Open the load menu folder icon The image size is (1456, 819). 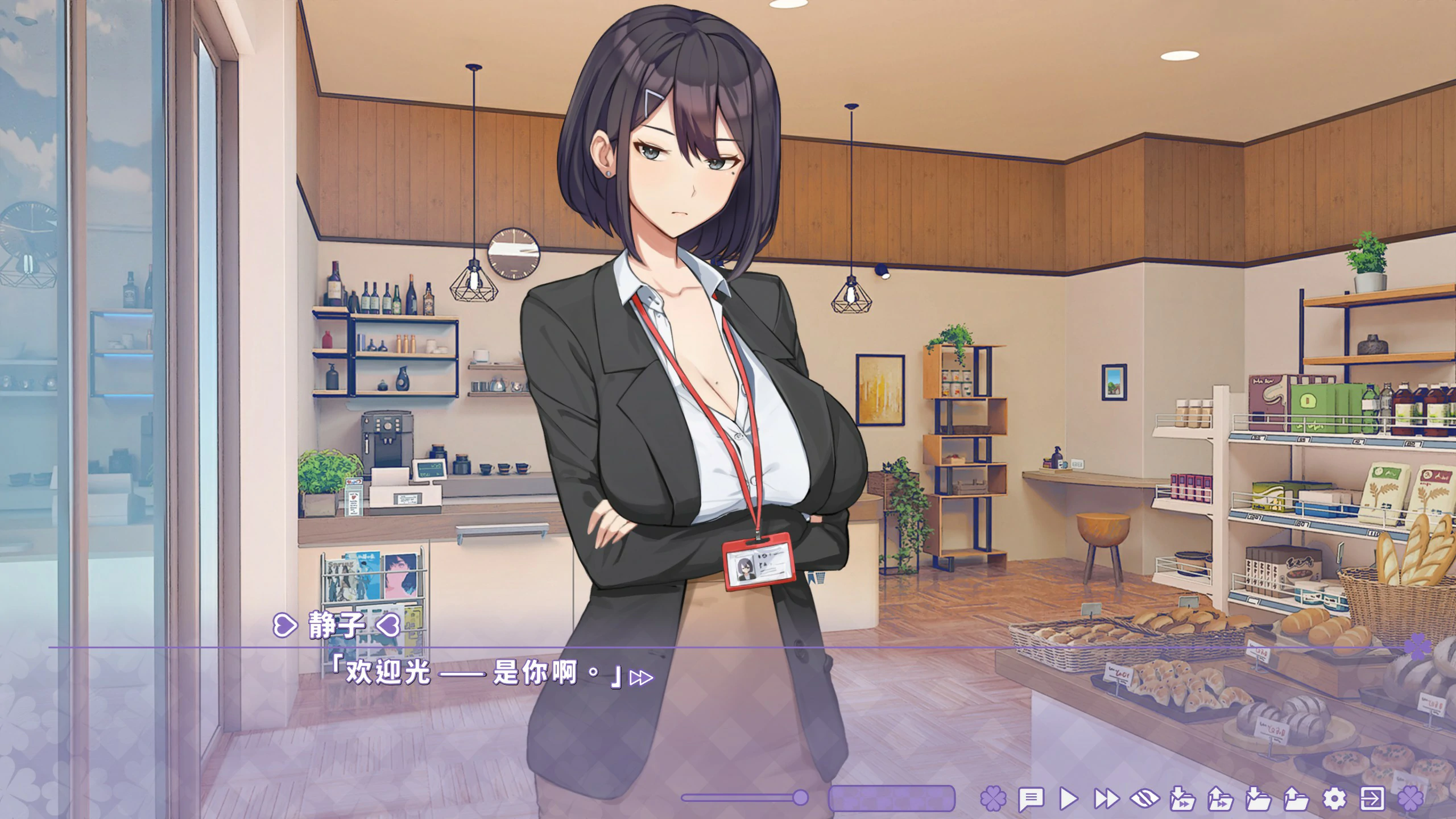coord(1296,799)
